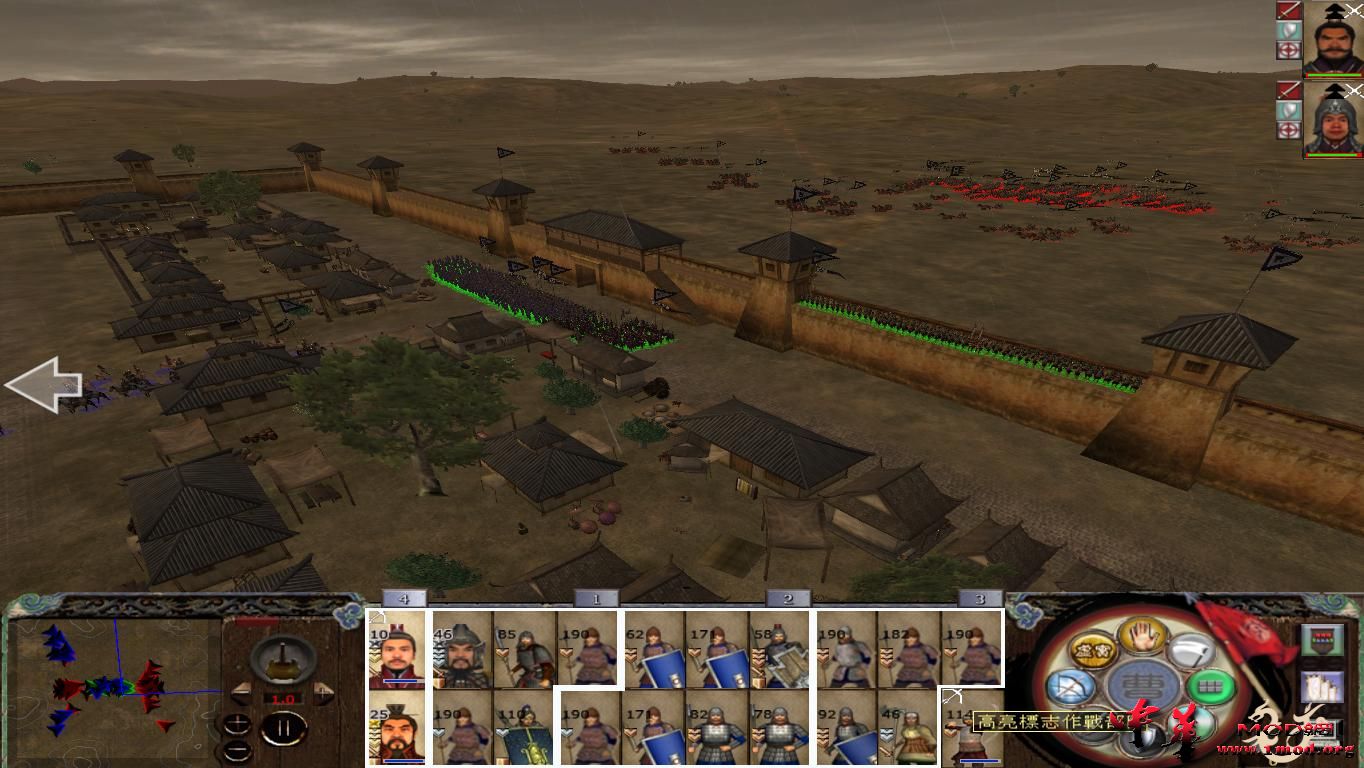1364x768 pixels.
Task: Open the army banner panel icon on the right
Action: (1320, 641)
